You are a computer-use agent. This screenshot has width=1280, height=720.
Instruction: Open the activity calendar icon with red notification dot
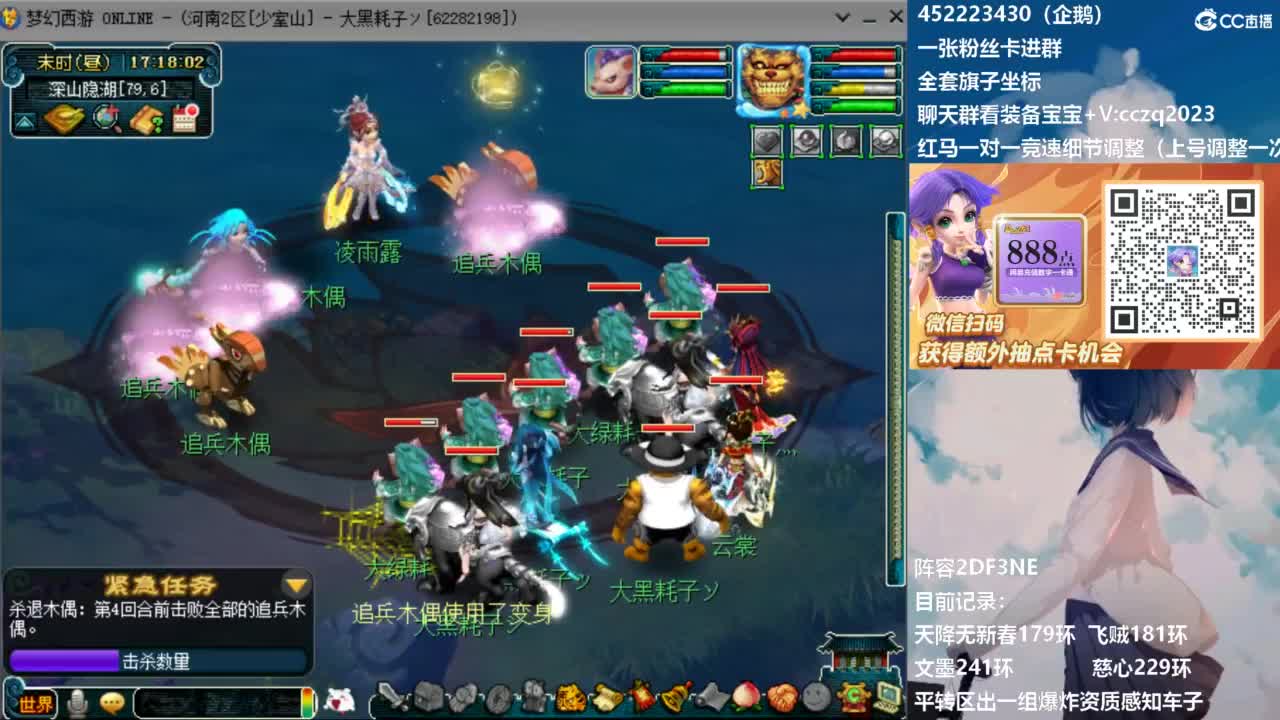[x=185, y=117]
